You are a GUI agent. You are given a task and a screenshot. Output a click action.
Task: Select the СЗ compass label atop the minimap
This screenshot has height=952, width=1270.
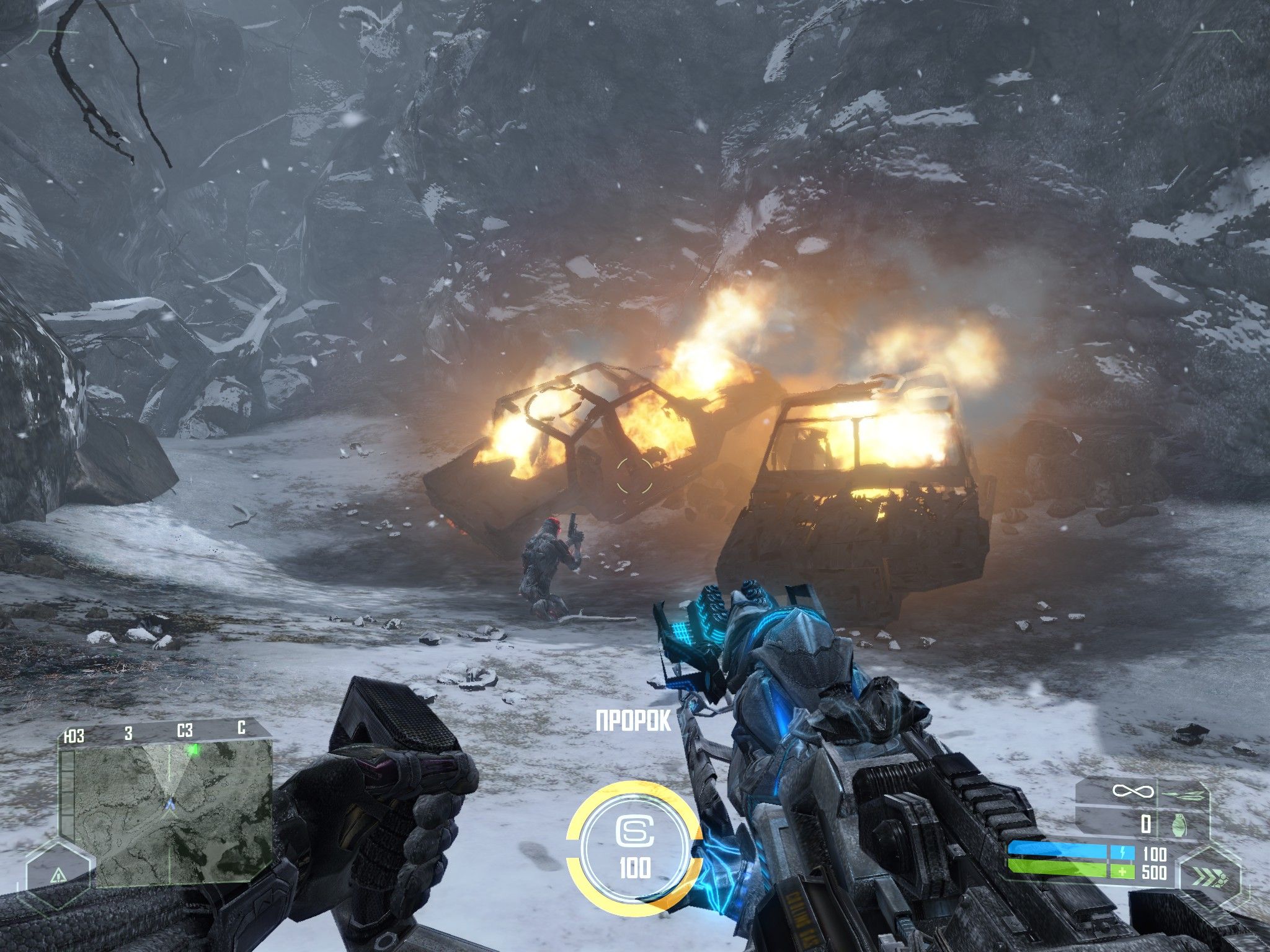(185, 729)
